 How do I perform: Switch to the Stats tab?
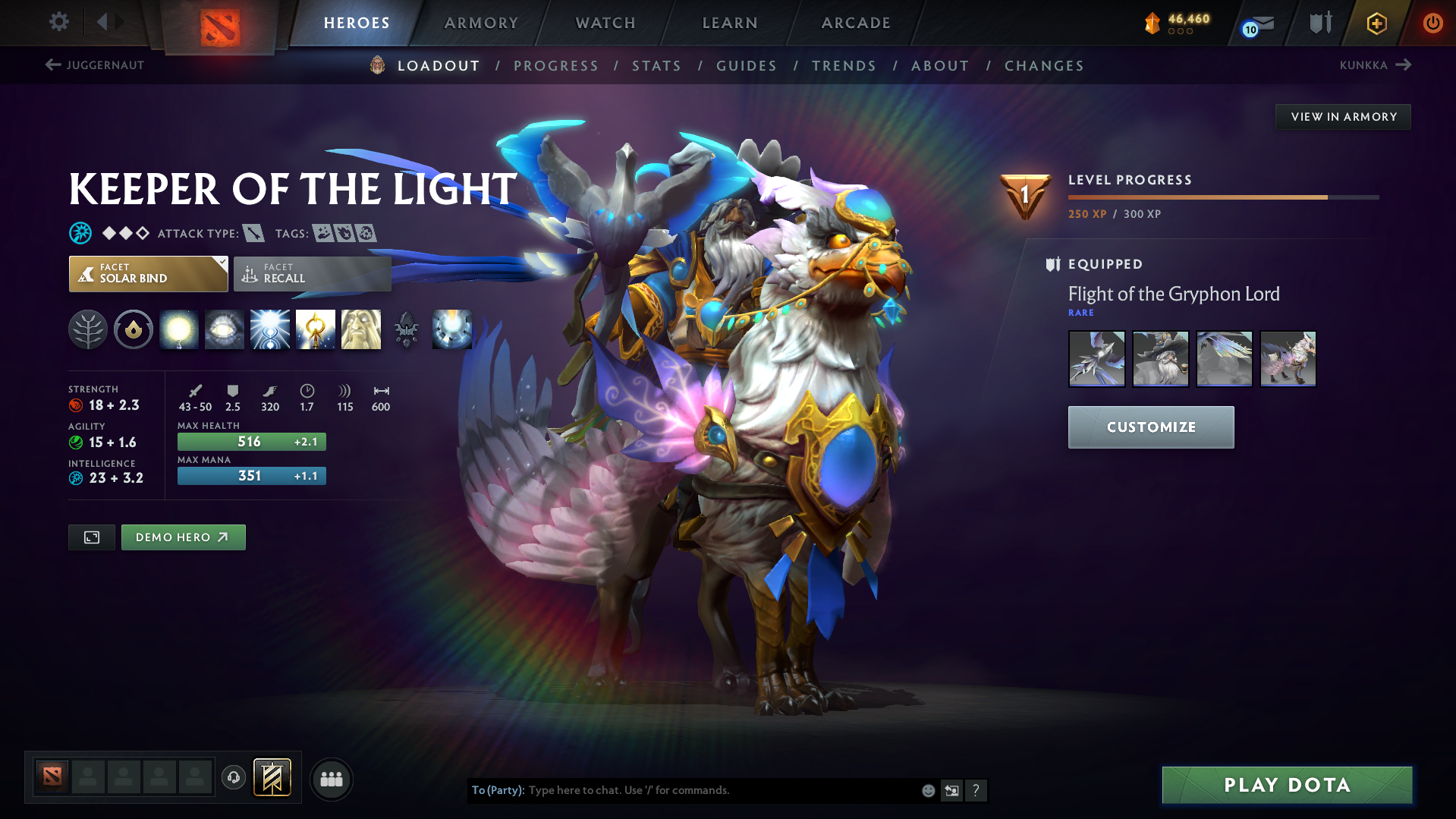point(656,65)
